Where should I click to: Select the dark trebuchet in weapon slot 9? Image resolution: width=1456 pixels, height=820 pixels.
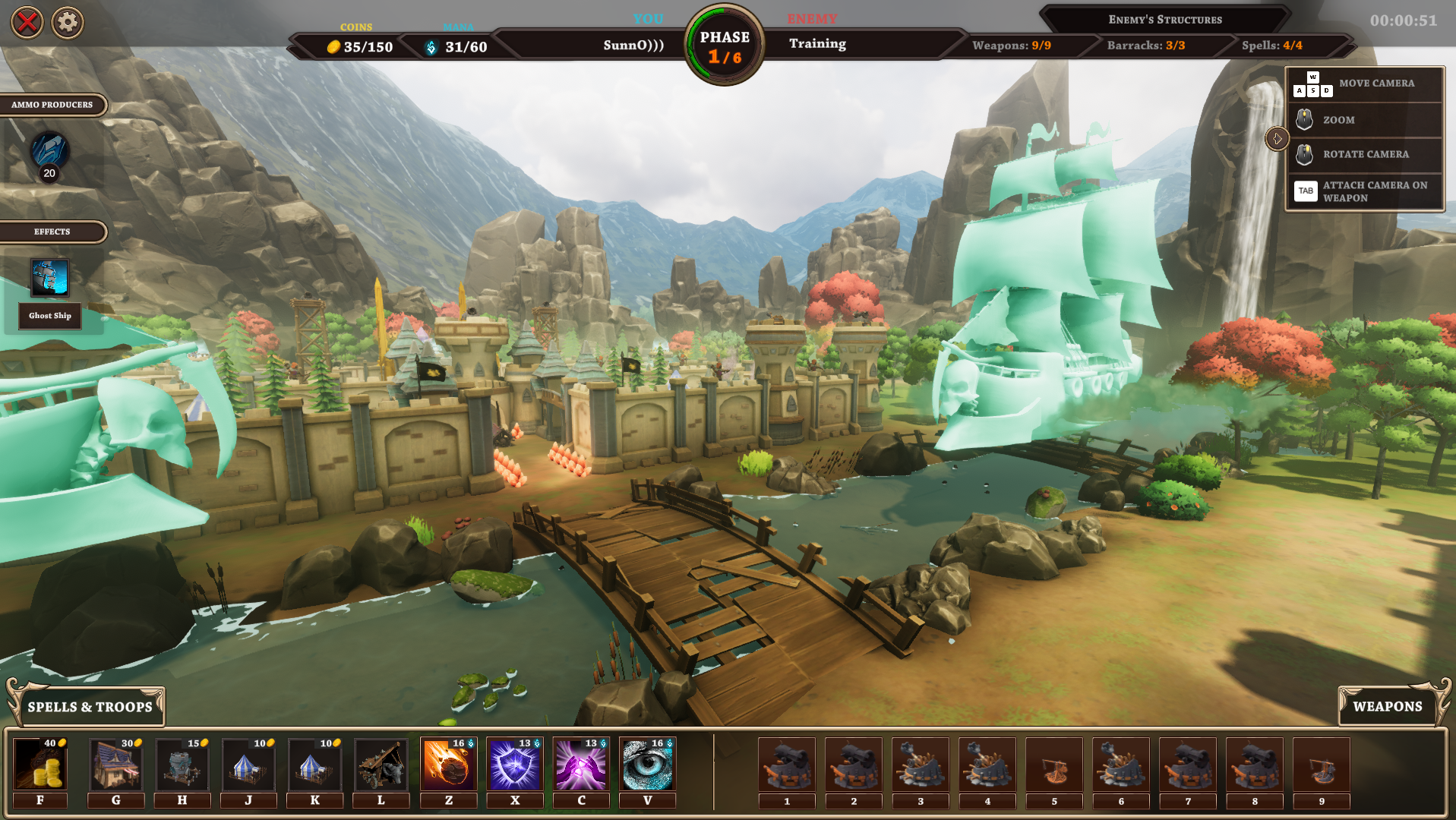(x=1322, y=765)
